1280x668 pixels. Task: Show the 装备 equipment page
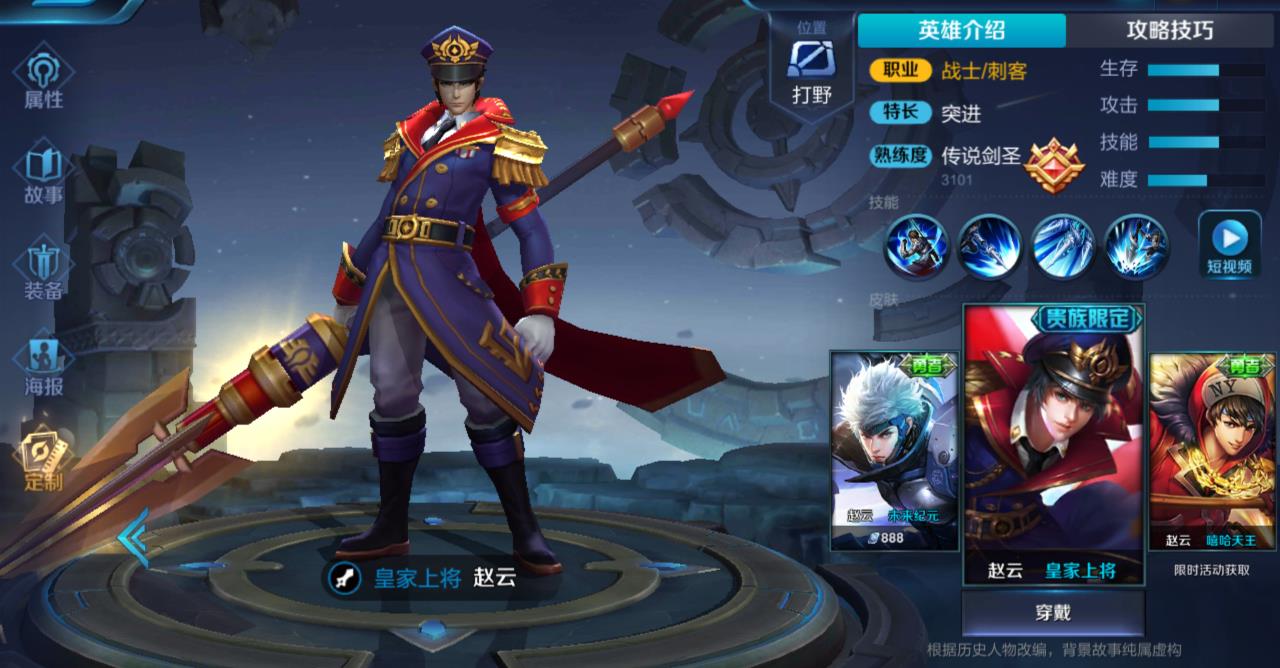pyautogui.click(x=44, y=270)
